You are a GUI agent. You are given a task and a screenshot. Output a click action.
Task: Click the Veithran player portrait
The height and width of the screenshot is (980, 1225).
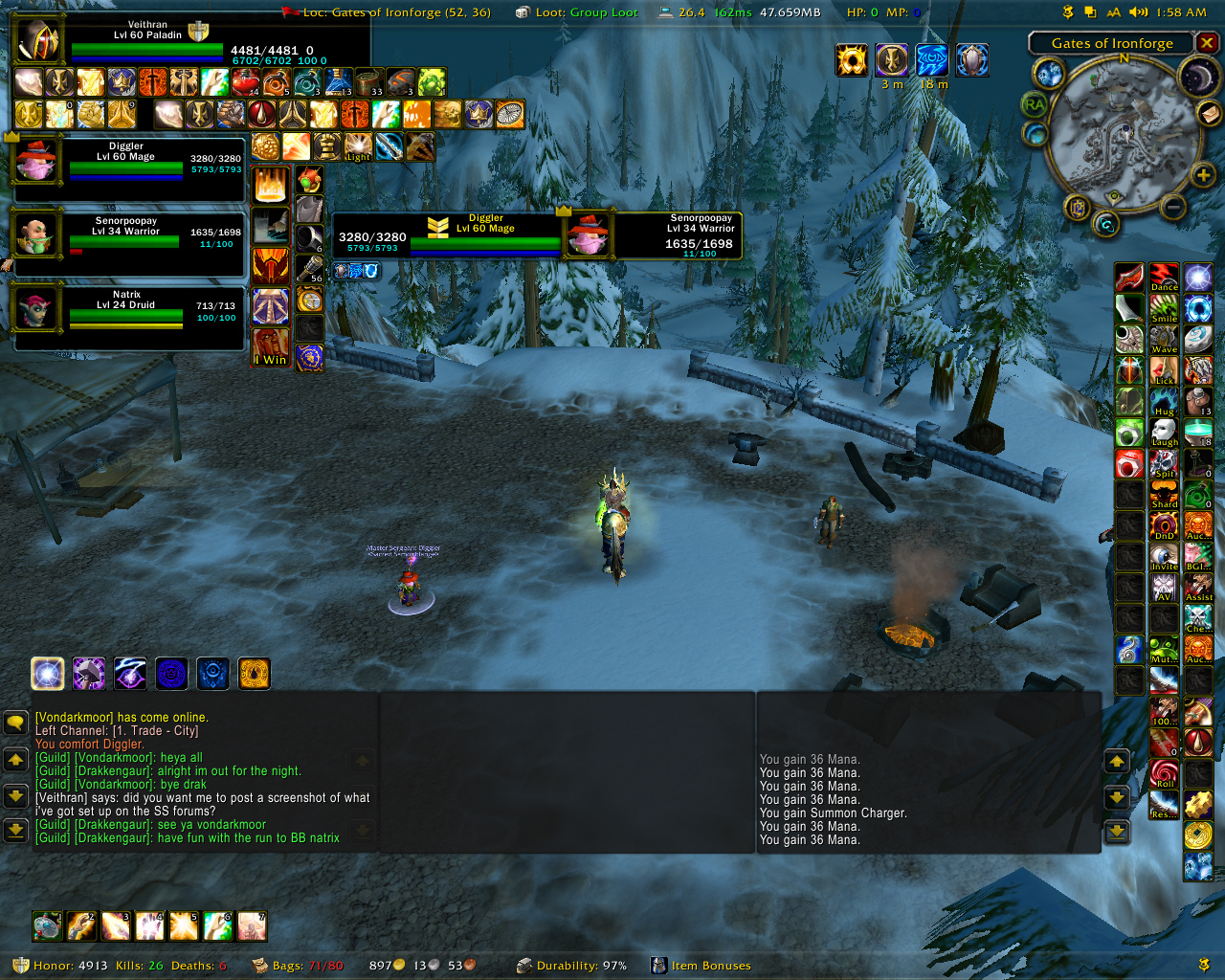point(39,41)
